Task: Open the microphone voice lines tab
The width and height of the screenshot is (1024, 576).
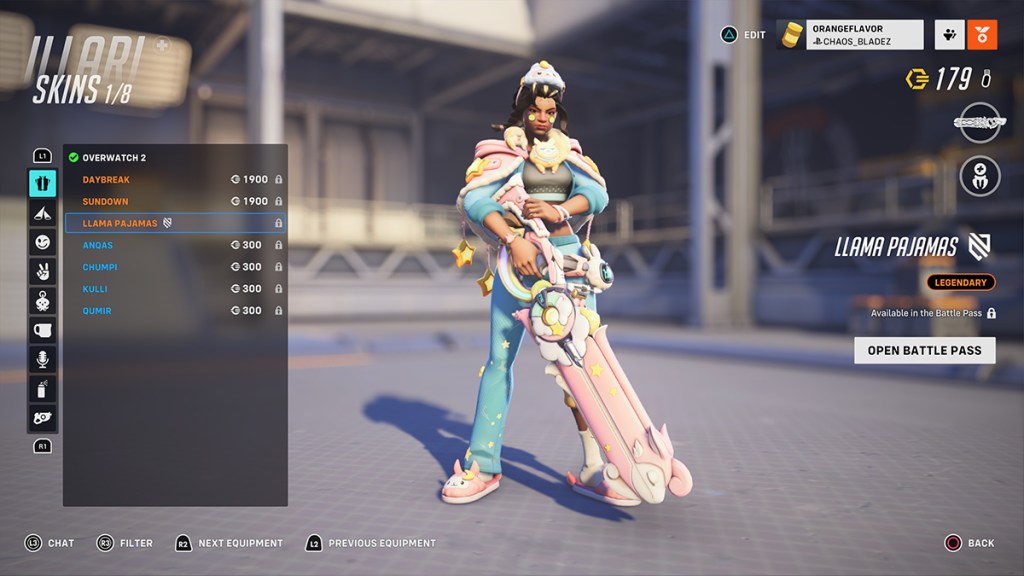Action: [x=42, y=359]
